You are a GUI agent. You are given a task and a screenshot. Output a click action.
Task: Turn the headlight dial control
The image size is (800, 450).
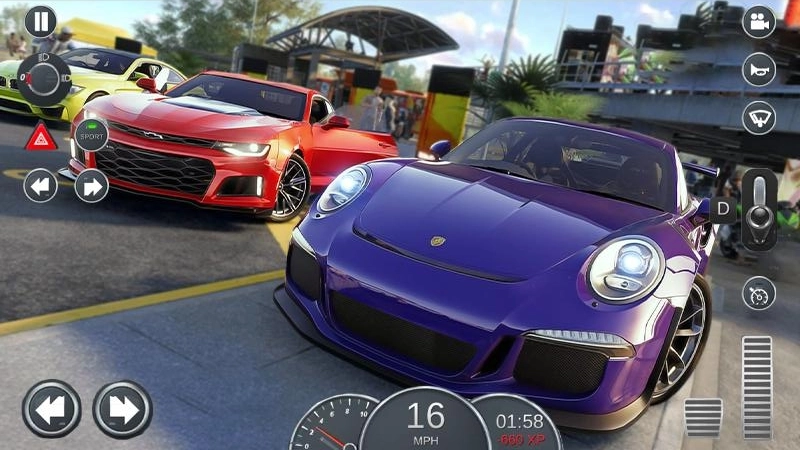tap(44, 79)
